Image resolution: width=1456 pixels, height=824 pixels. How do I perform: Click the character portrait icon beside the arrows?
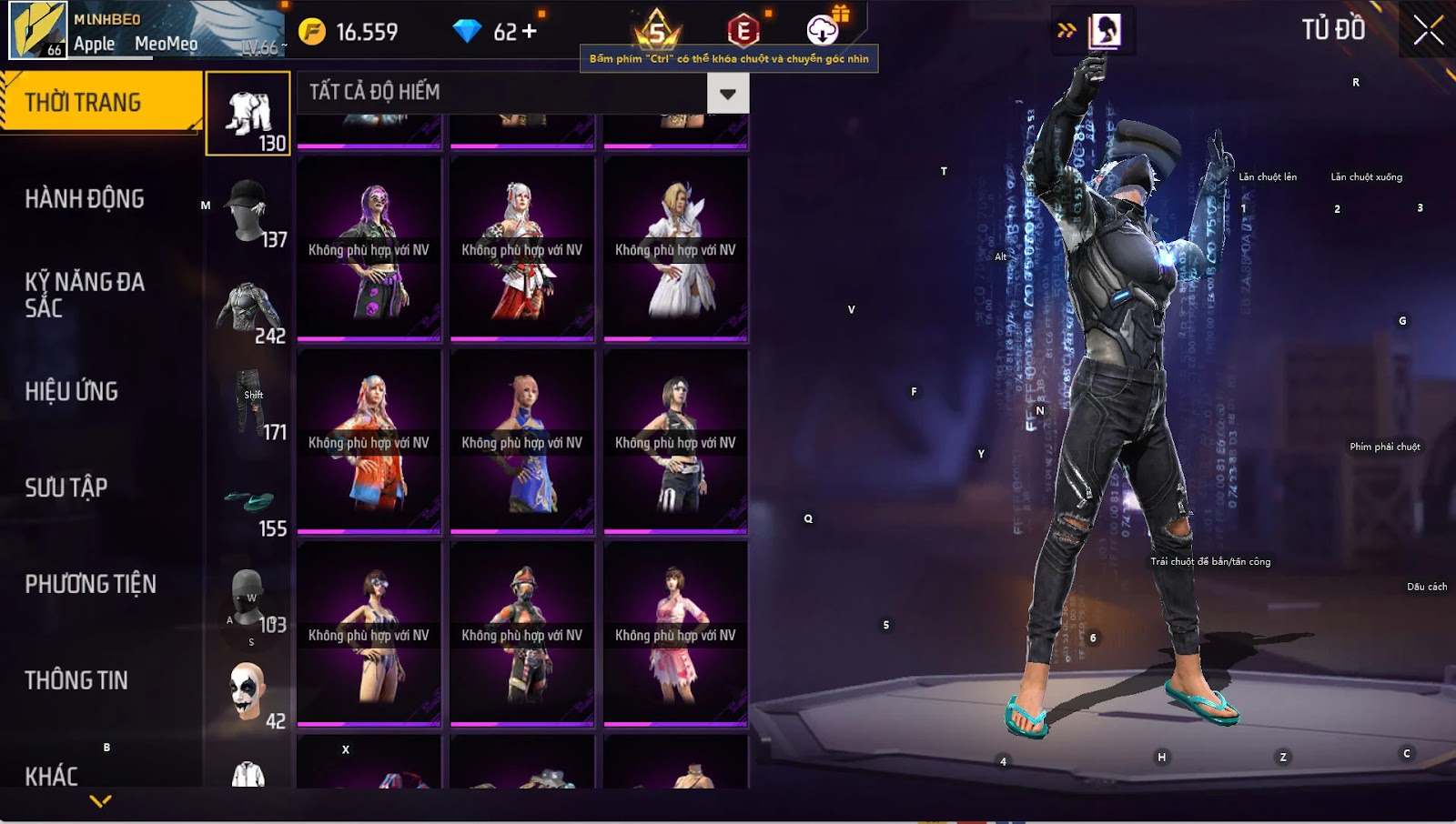click(1106, 31)
